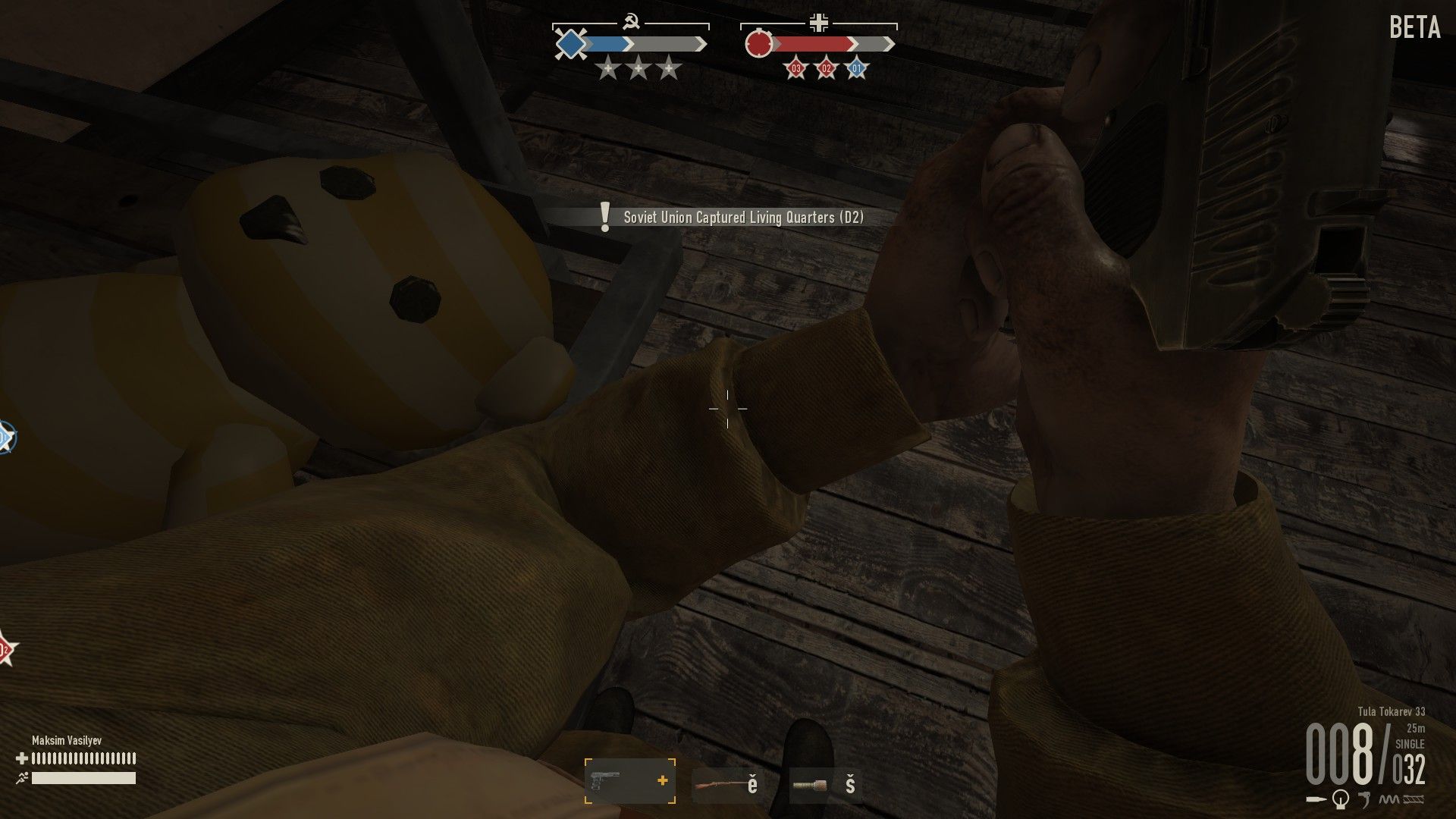This screenshot has height=819, width=1456.
Task: Click the red 02 capture point star
Action: click(826, 69)
